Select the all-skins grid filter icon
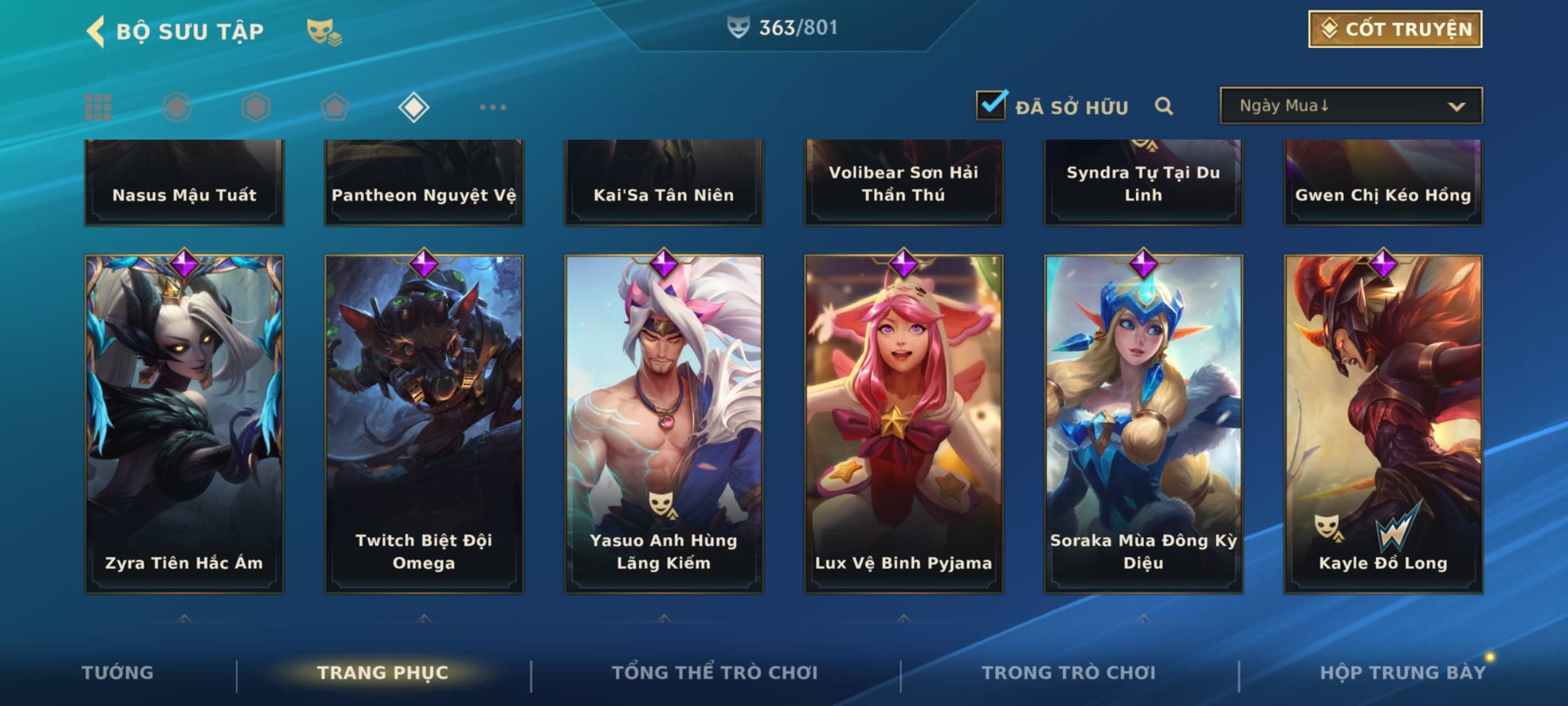The image size is (1568, 706). (98, 107)
